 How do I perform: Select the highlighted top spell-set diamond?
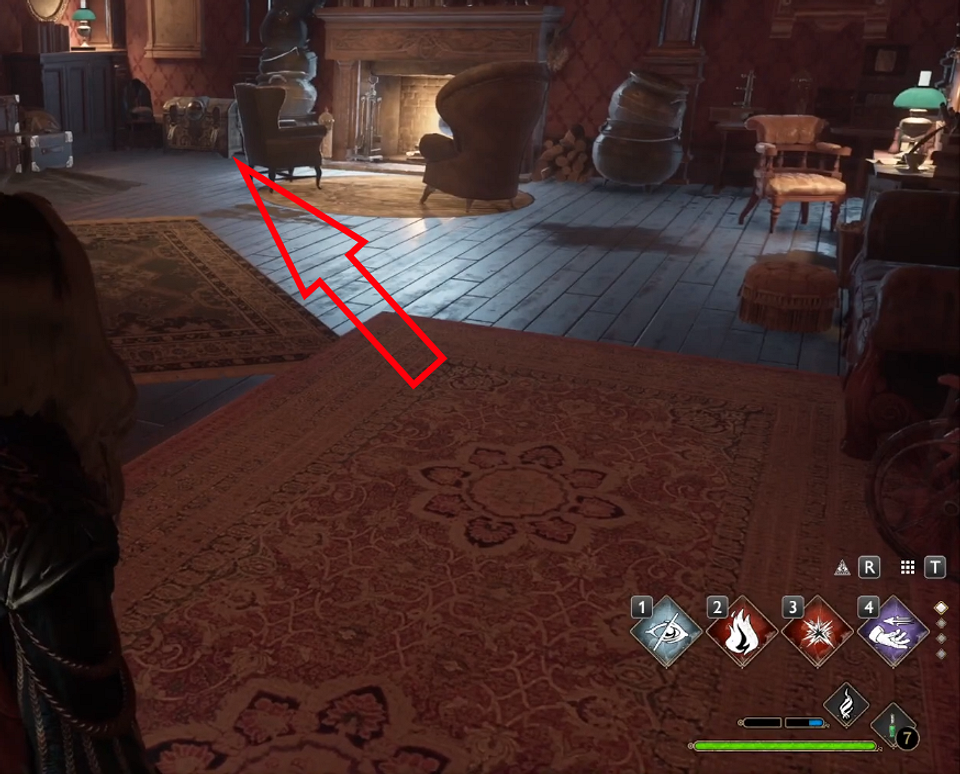tap(940, 607)
